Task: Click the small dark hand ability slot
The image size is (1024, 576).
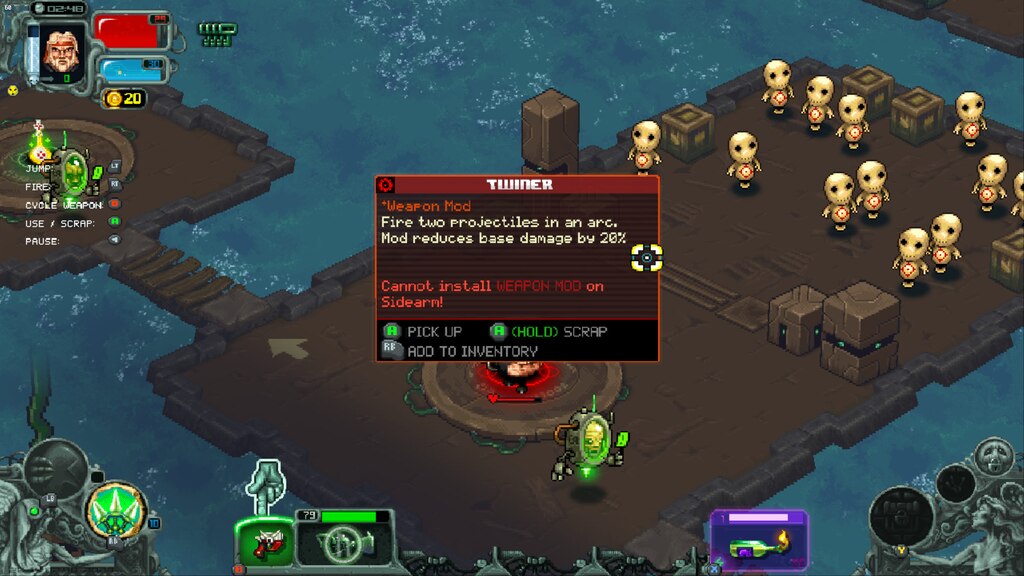Action: 955,484
